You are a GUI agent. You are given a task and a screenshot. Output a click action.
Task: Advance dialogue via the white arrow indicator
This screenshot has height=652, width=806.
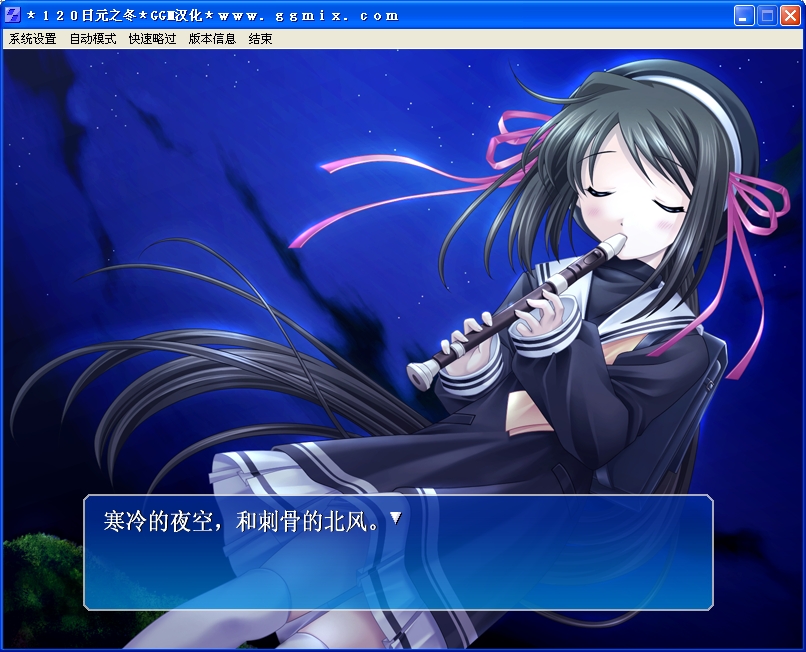click(x=395, y=518)
